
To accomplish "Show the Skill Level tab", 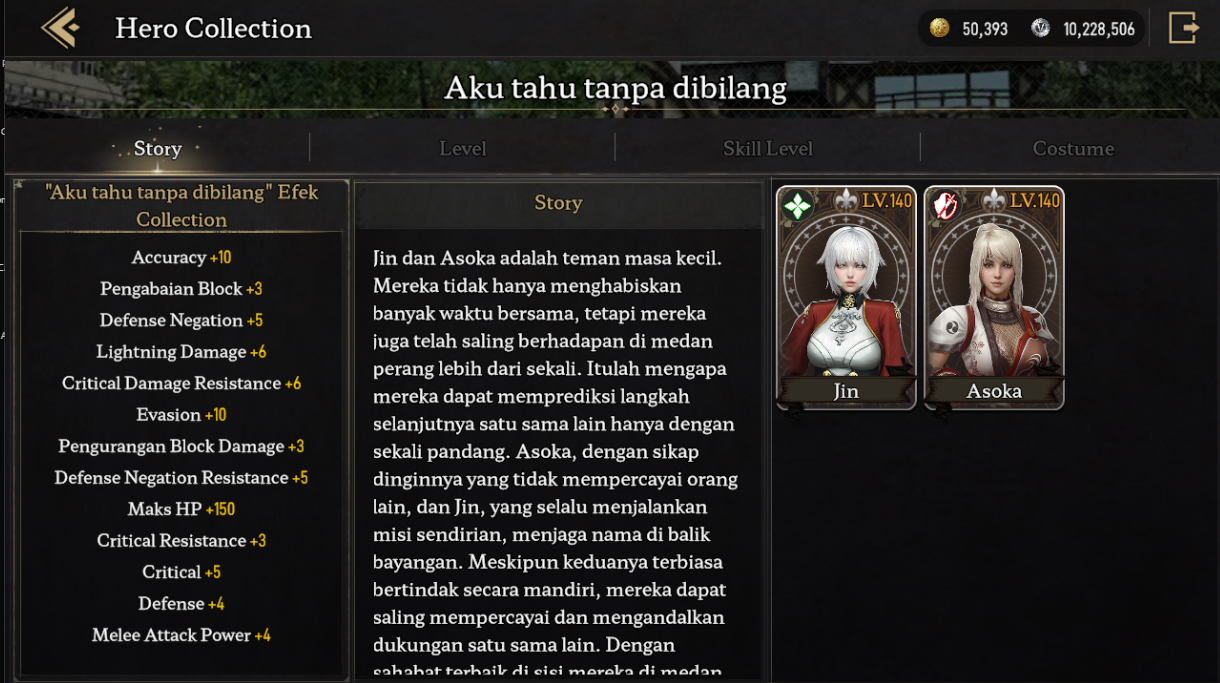I will 767,149.
